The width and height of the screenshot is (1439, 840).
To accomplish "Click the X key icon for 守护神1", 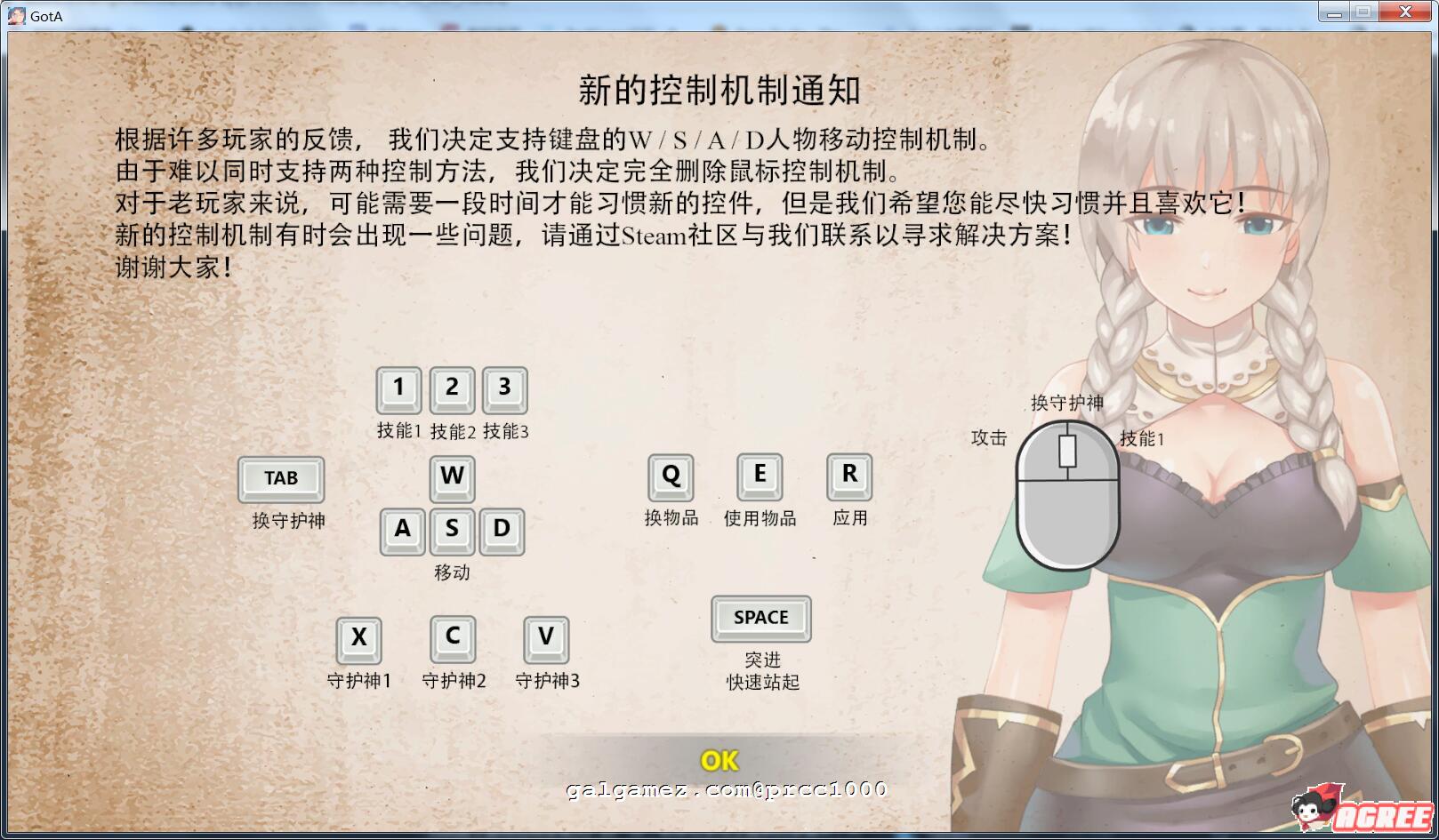I will (359, 638).
